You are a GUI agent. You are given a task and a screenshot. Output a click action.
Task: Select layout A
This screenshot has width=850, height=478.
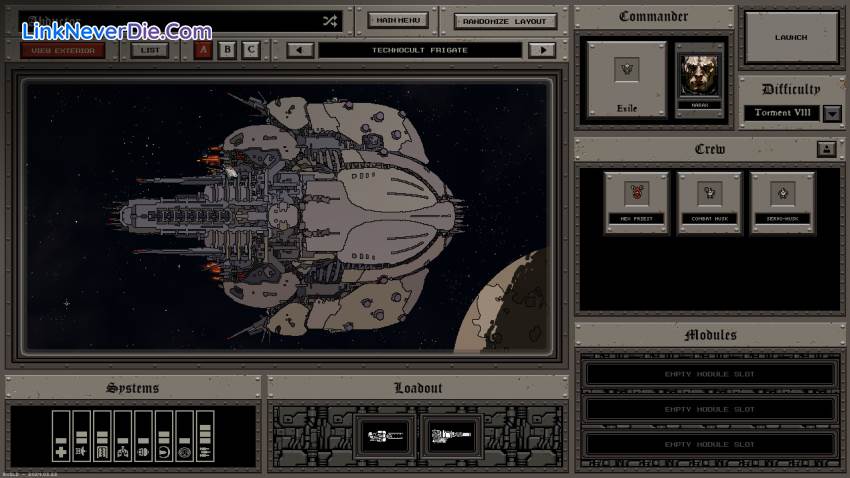[x=203, y=50]
